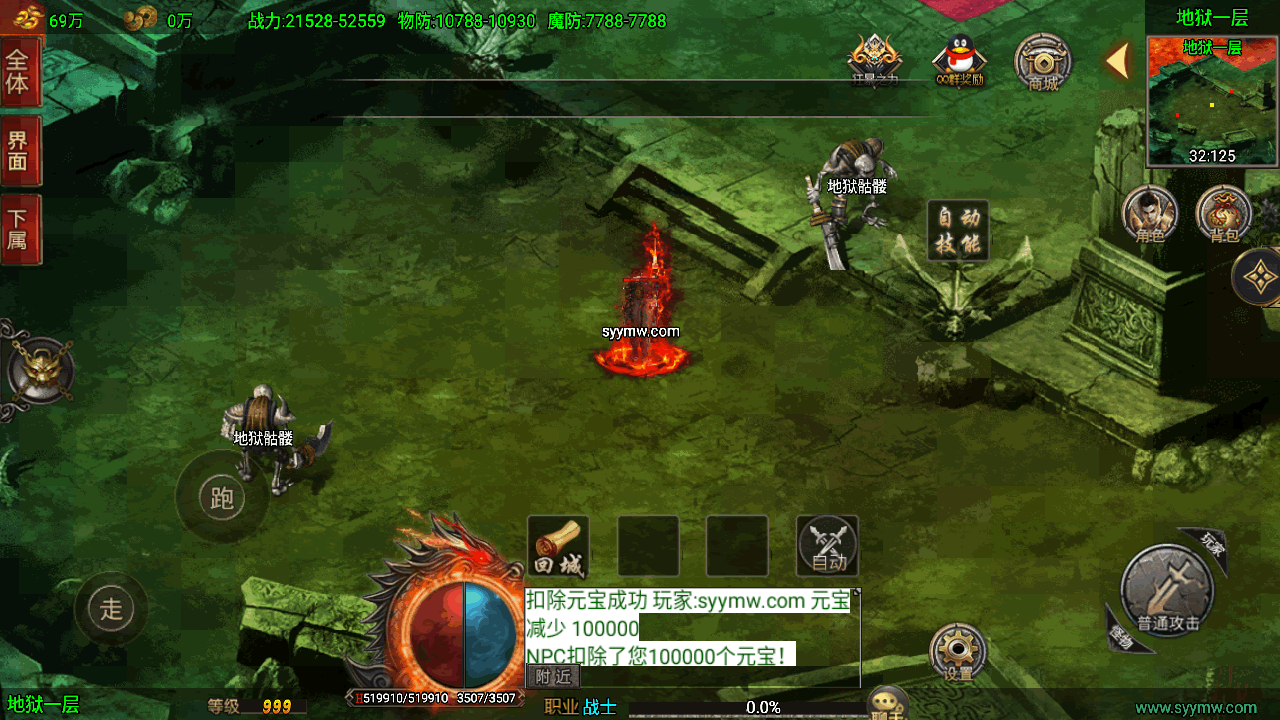Claim the QQ群奖励 penguin reward

(960, 60)
